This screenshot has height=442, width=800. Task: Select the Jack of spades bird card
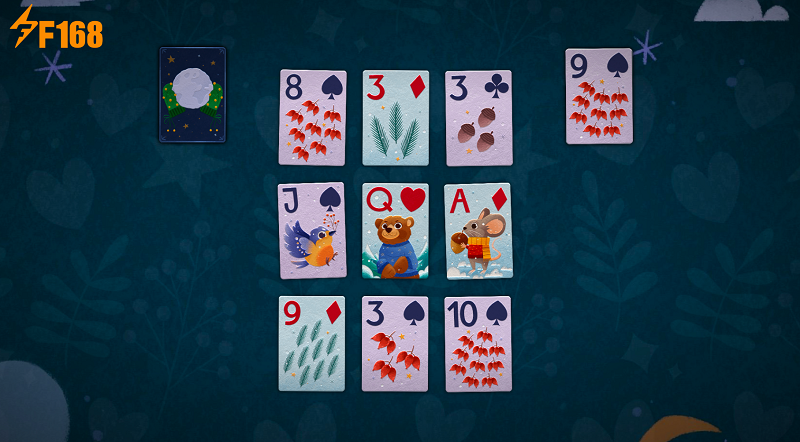click(312, 230)
